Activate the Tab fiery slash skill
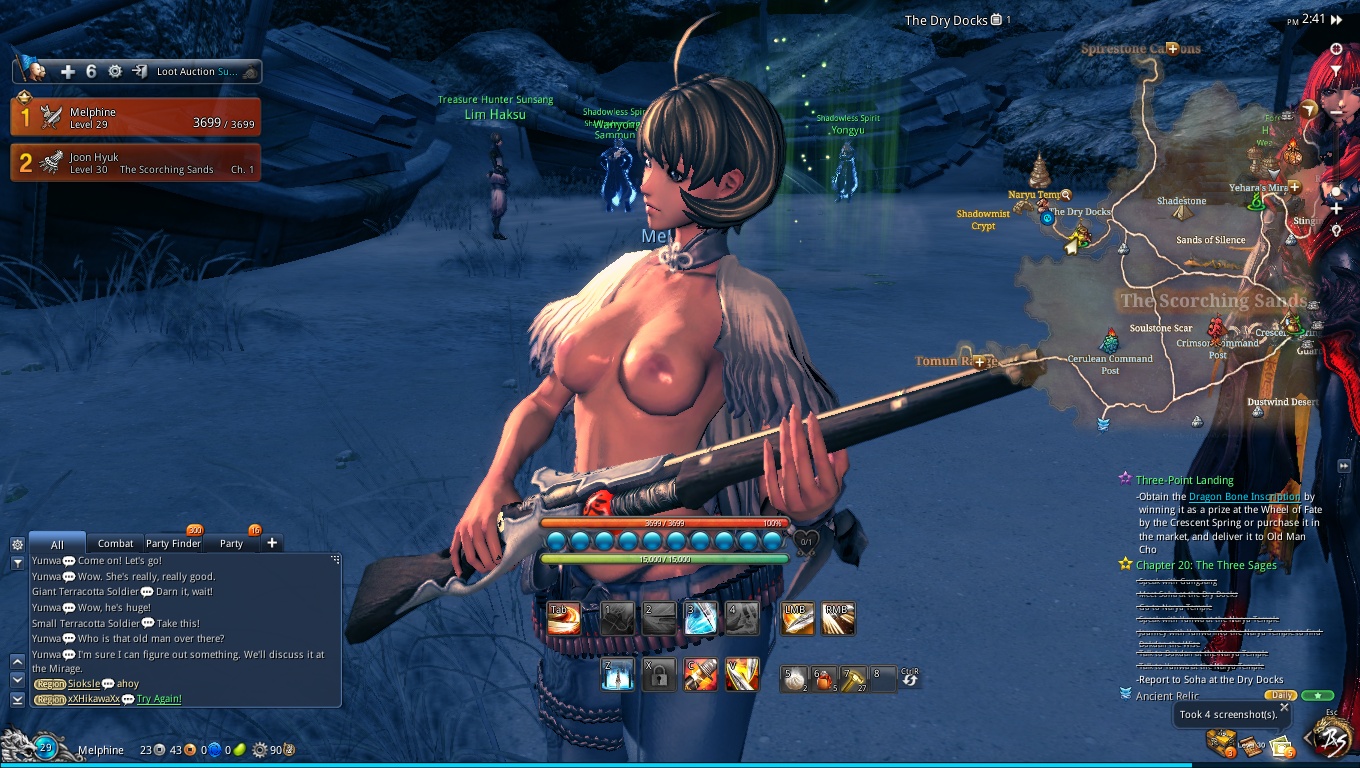Viewport: 1360px width, 768px height. coord(564,618)
